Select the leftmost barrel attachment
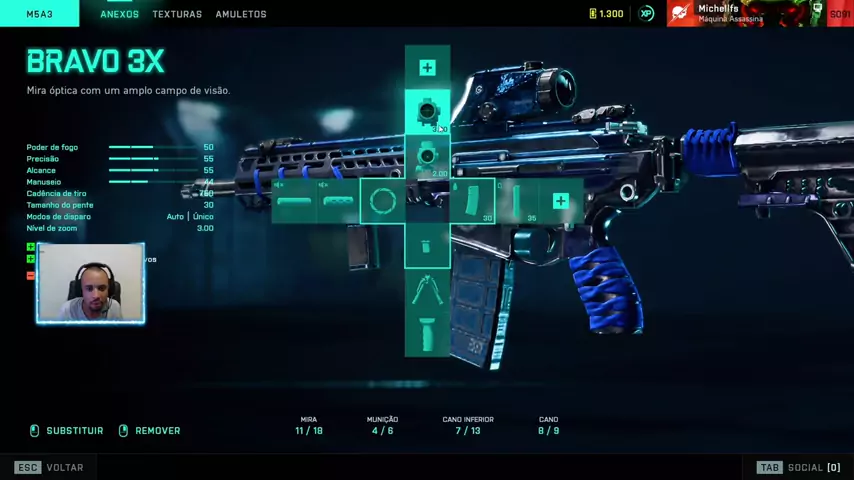Image resolution: width=854 pixels, height=480 pixels. (x=294, y=202)
